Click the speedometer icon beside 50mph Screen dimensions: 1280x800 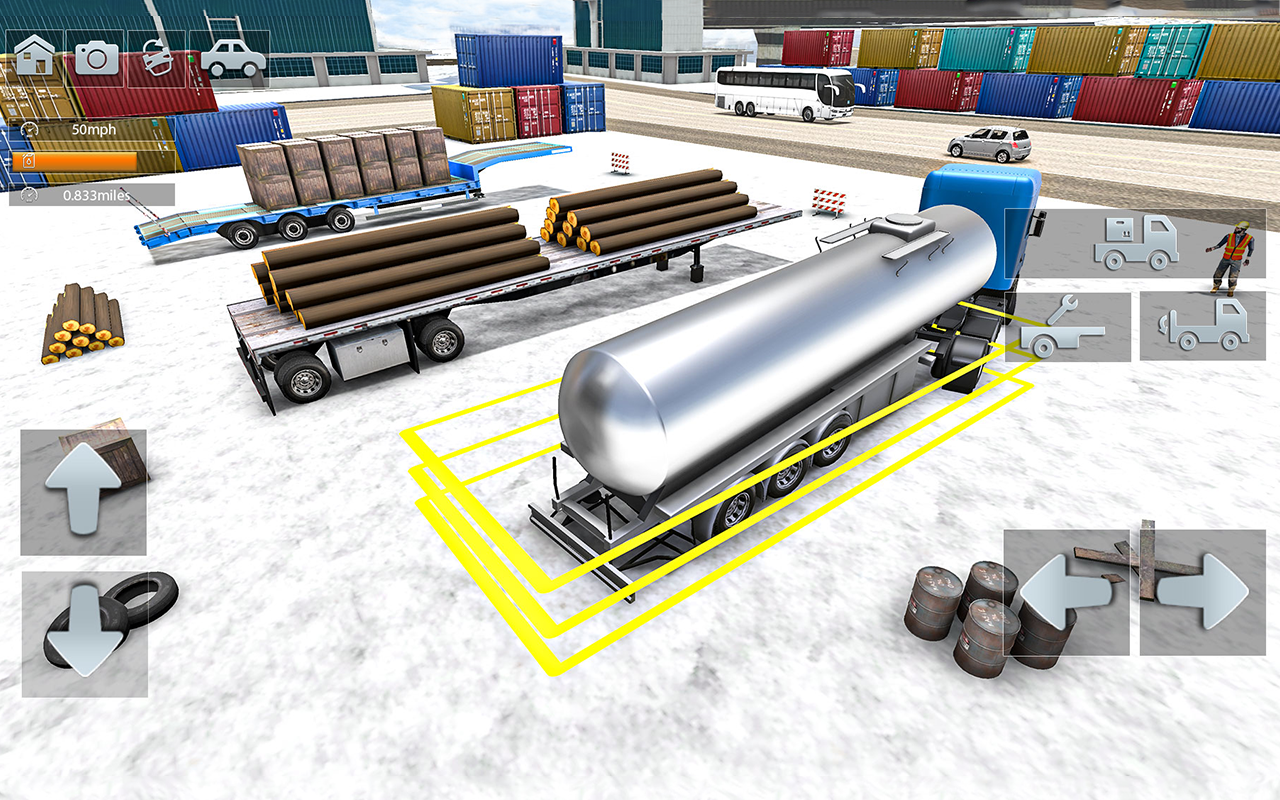(x=27, y=128)
